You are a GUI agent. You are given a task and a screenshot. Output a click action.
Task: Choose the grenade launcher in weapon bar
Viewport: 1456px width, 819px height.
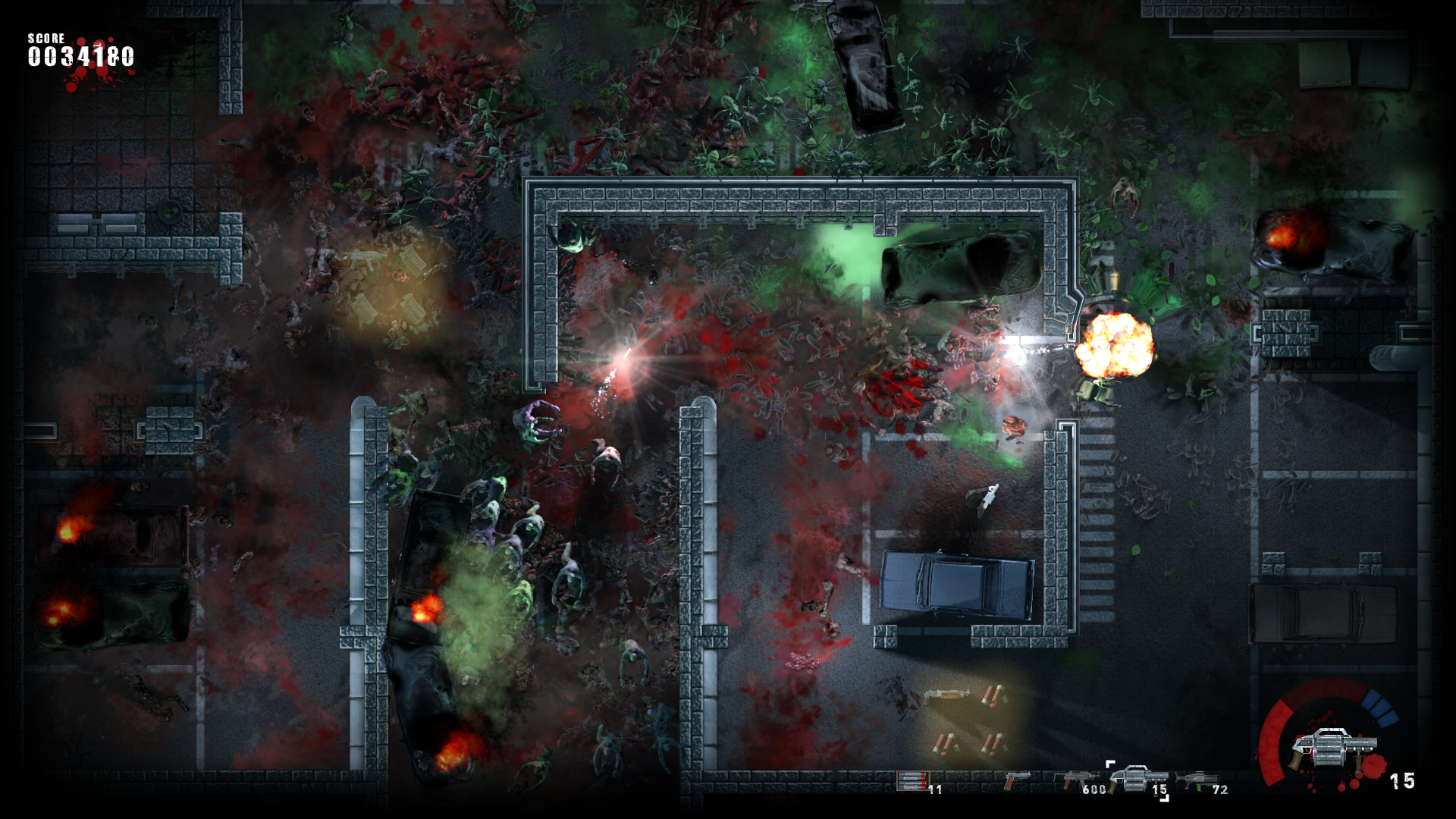point(1136,779)
